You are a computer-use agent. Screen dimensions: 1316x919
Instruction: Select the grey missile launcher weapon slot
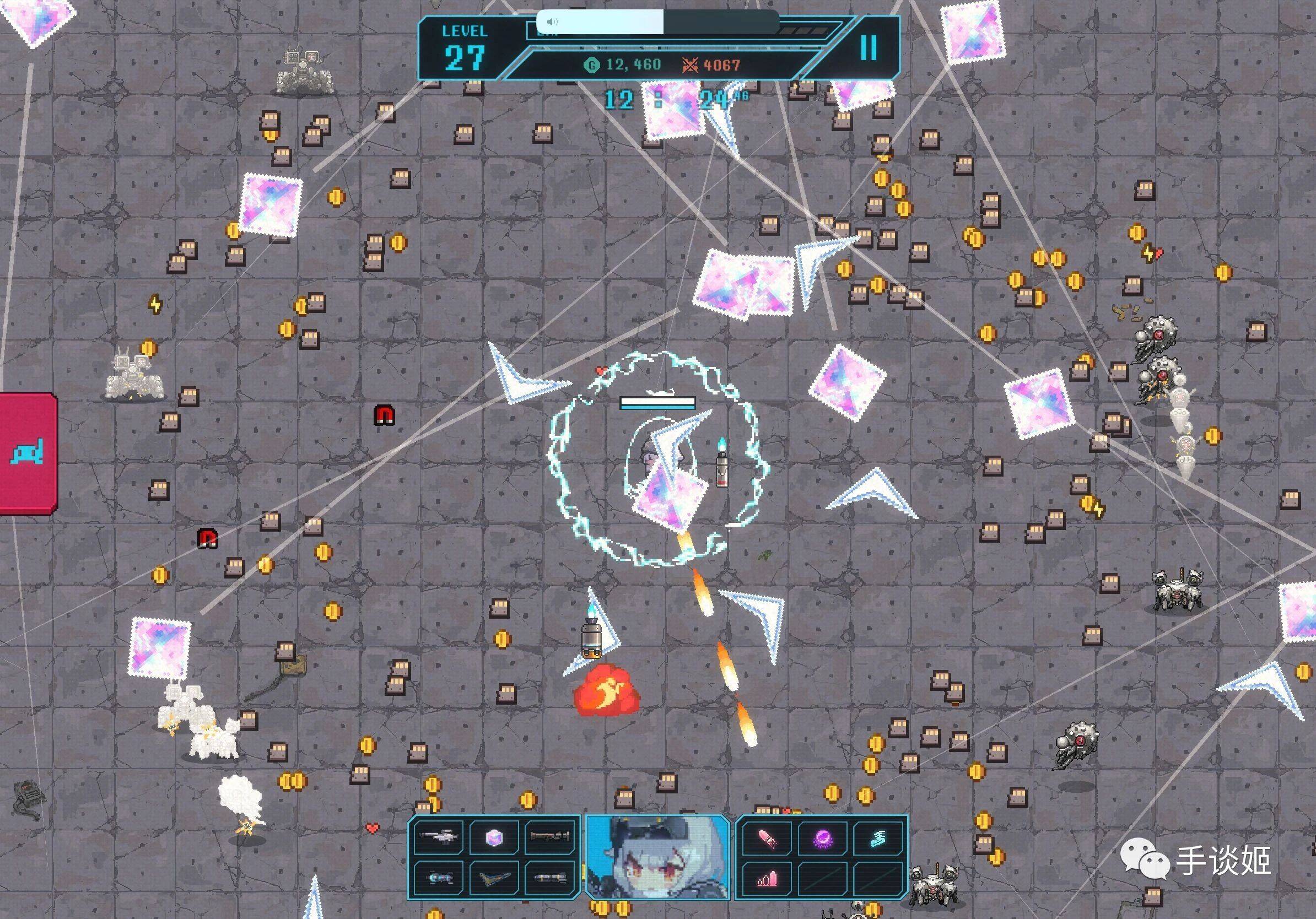click(549, 877)
